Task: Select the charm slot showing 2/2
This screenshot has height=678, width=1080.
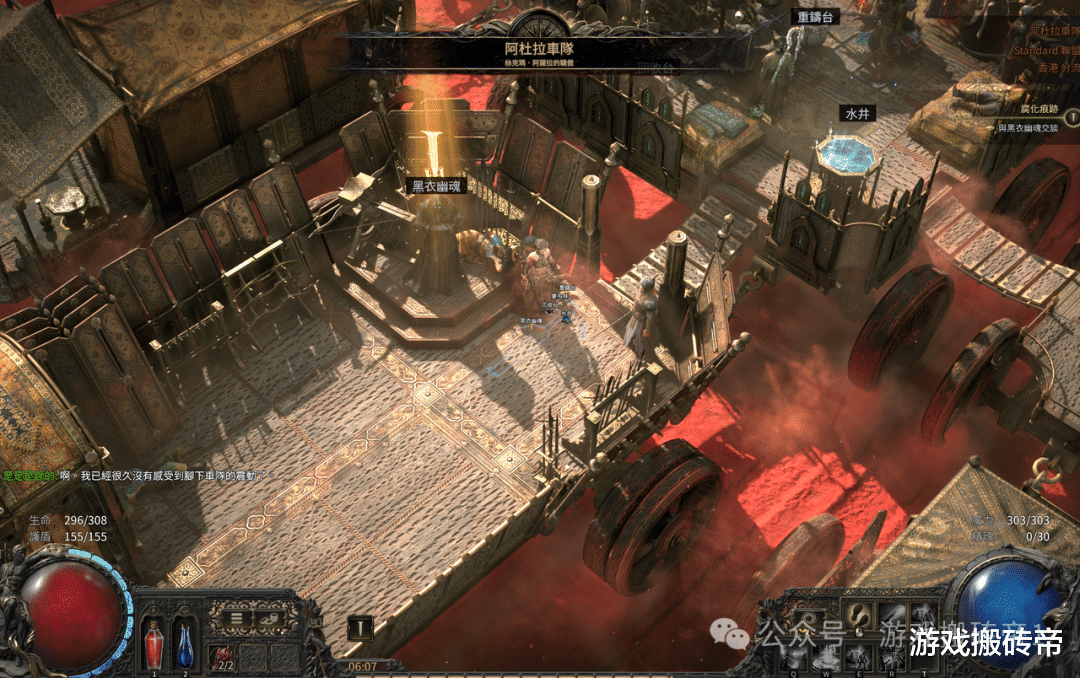Action: [x=222, y=657]
